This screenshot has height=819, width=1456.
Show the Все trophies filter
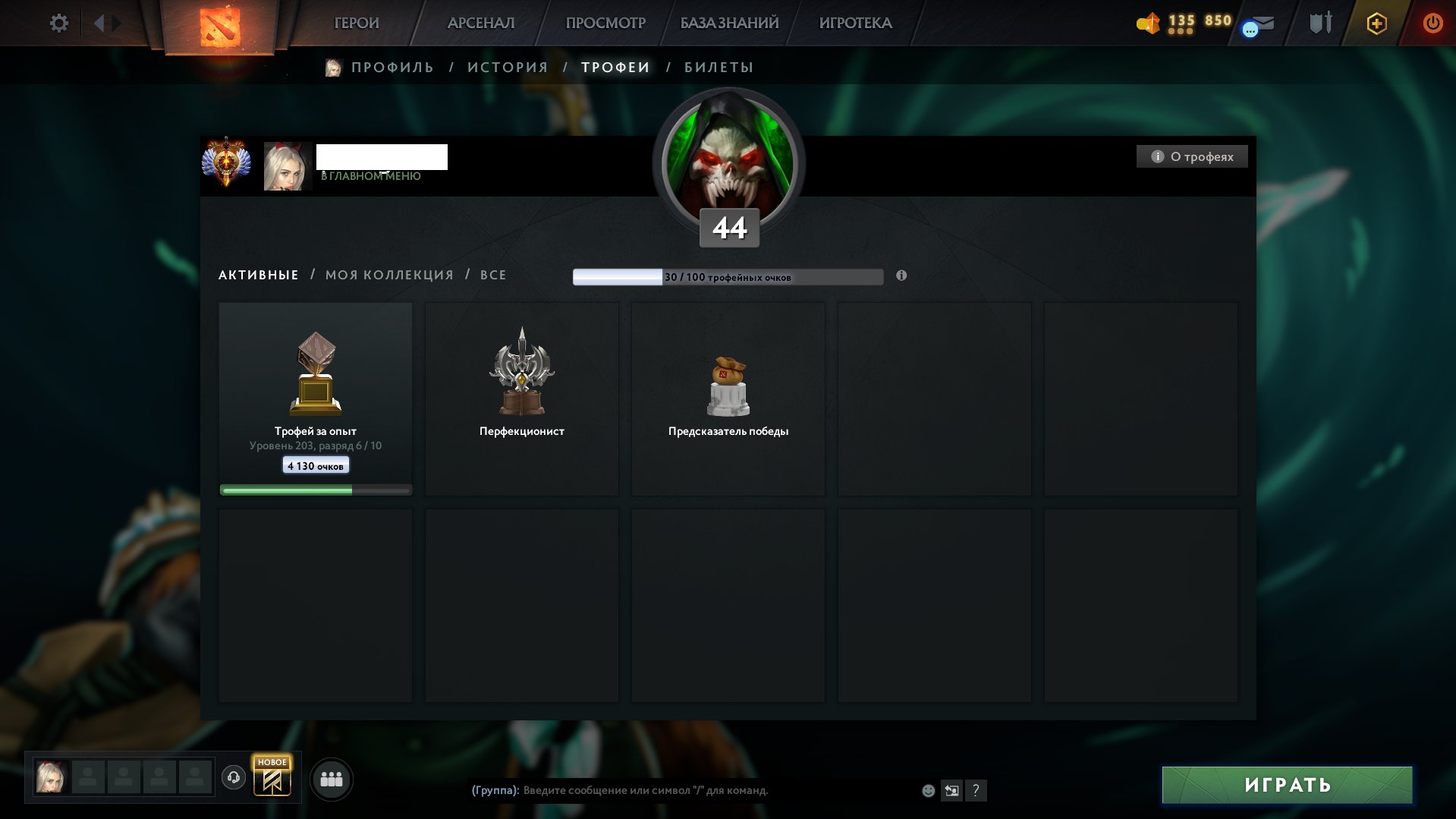click(493, 275)
